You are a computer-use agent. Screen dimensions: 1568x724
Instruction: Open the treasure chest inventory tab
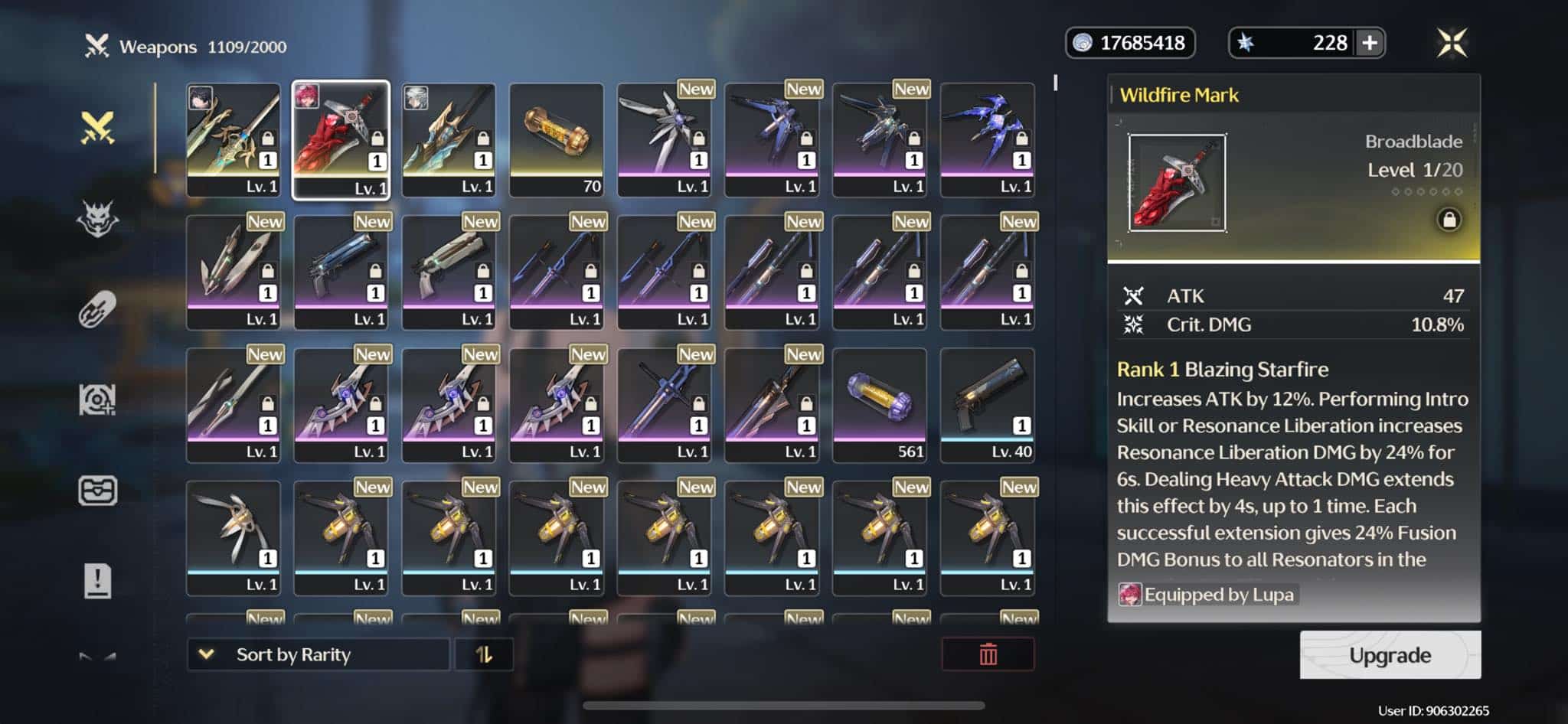(98, 491)
